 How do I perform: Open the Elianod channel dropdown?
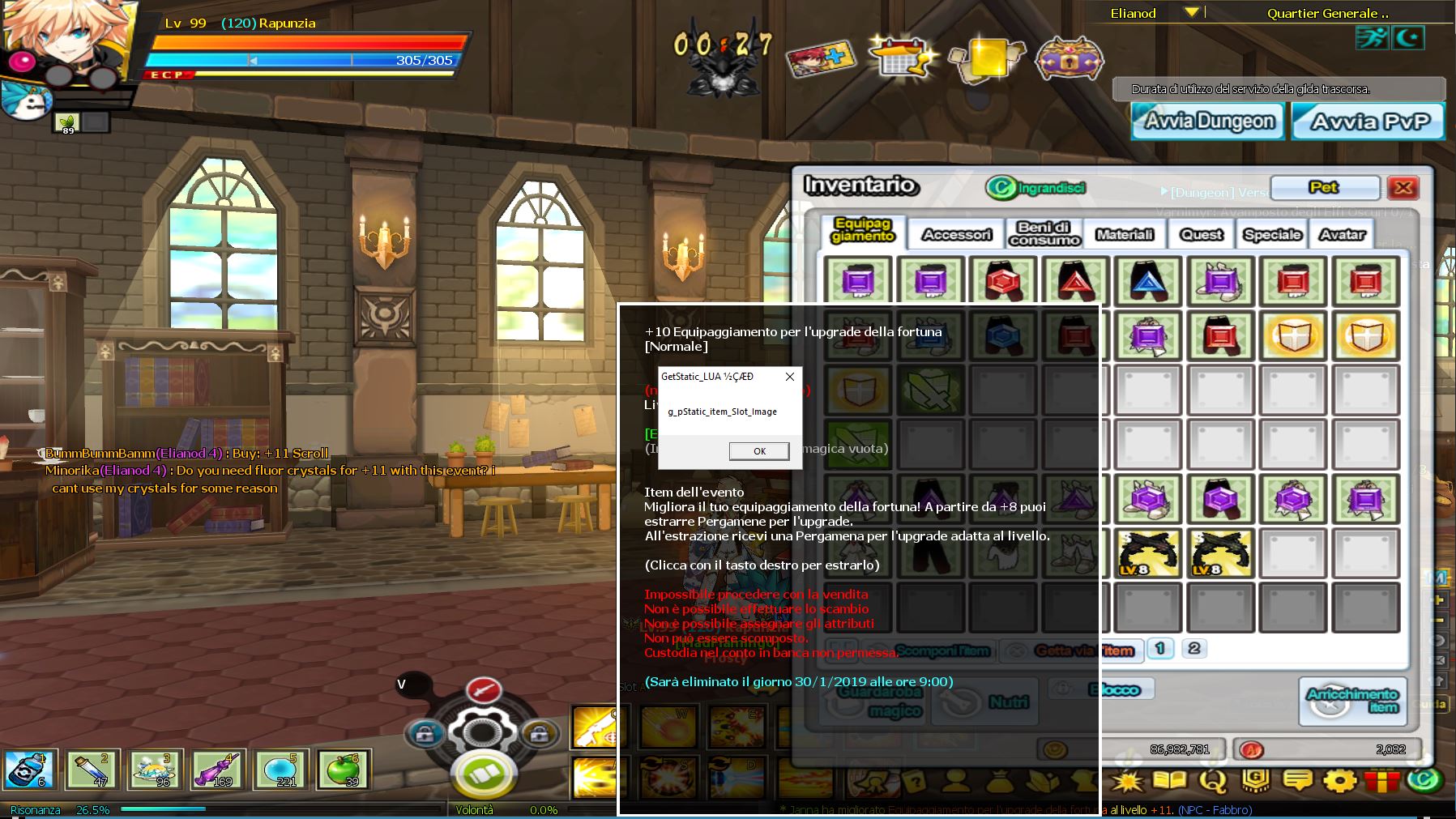pyautogui.click(x=1191, y=13)
